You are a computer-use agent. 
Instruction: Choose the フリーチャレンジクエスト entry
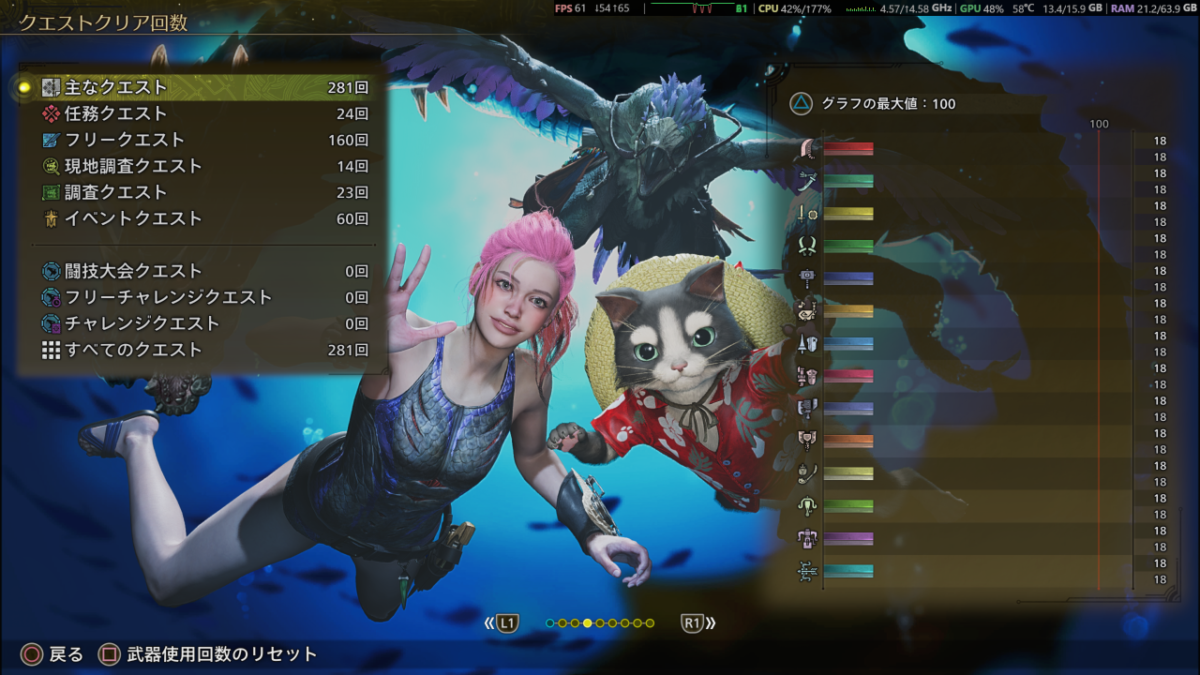200,297
